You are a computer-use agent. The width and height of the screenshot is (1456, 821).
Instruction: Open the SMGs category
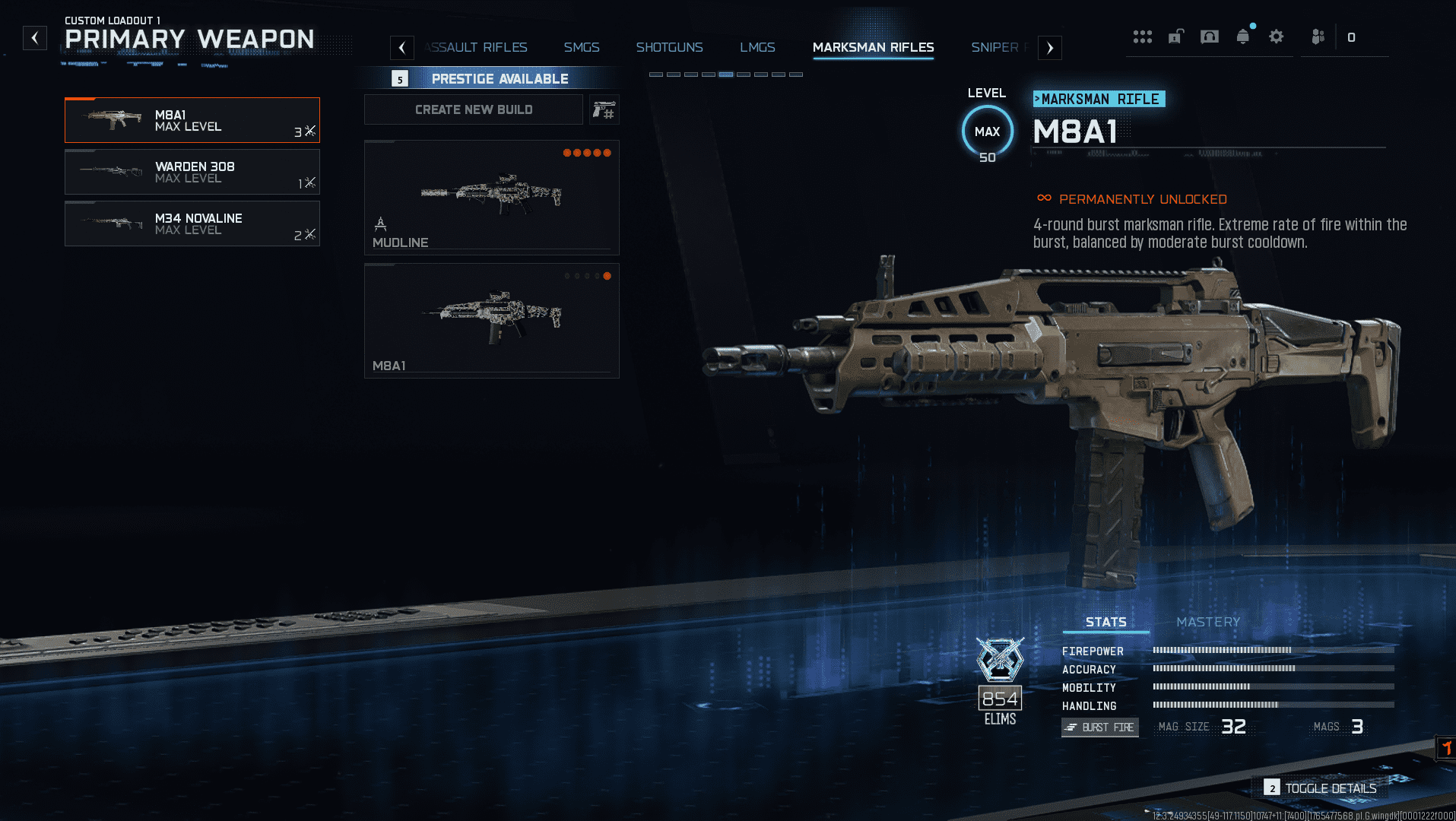pyautogui.click(x=582, y=47)
